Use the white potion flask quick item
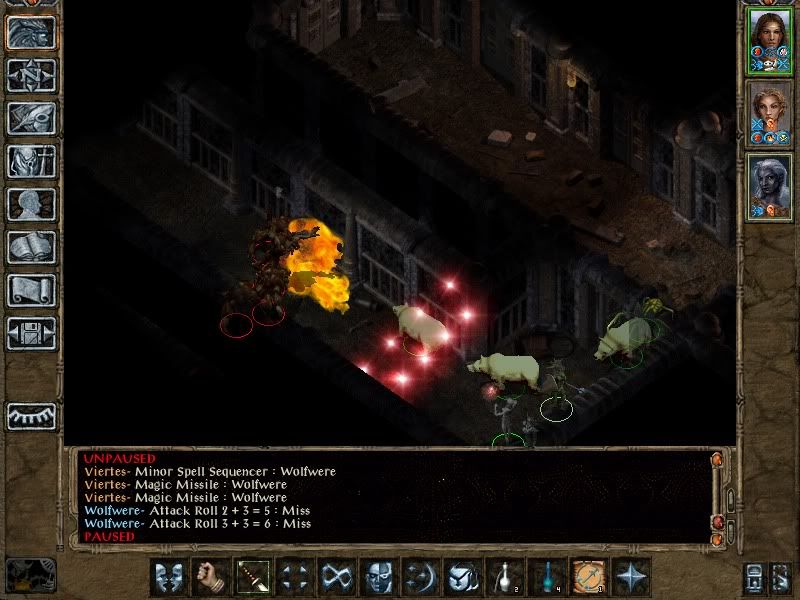800x600 pixels. (x=505, y=577)
